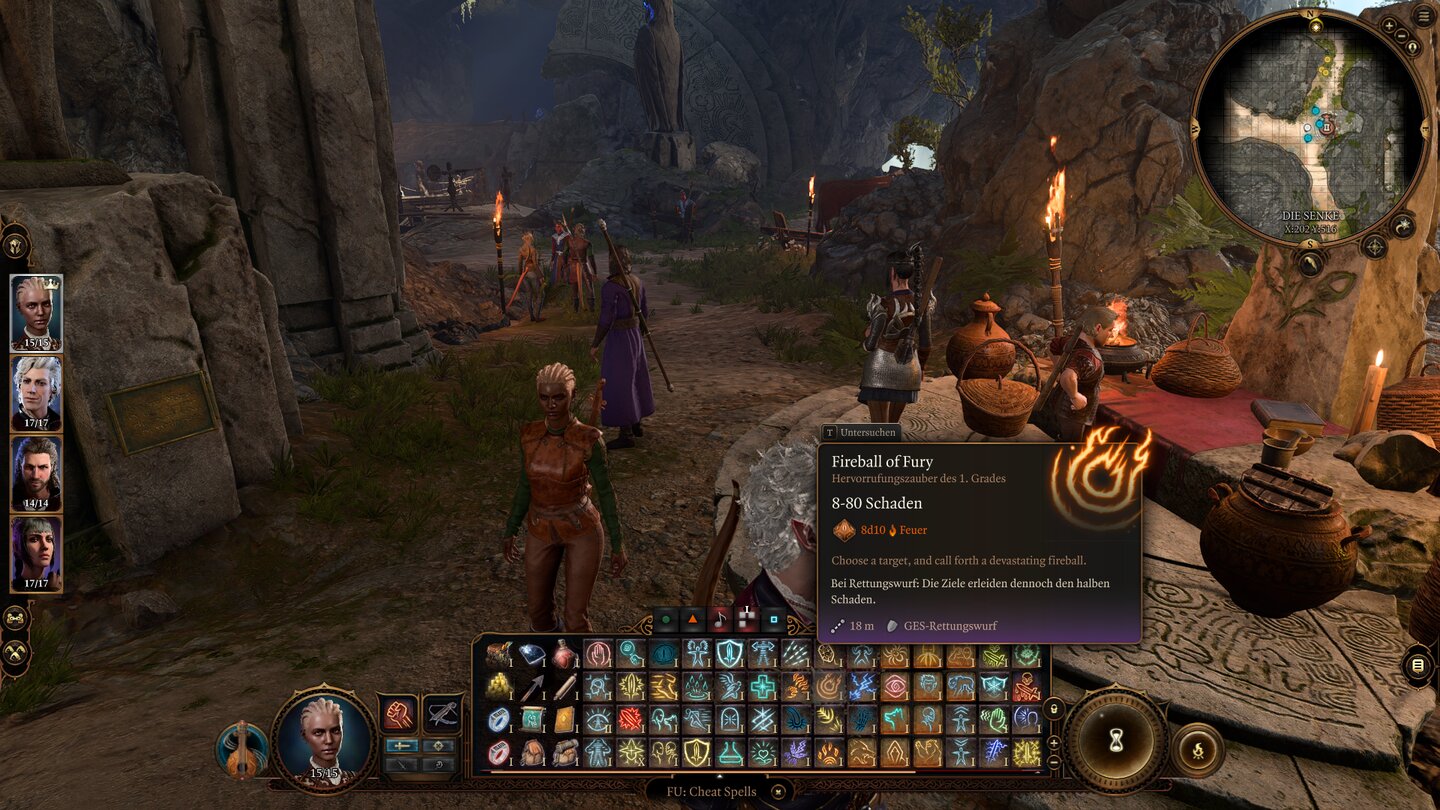Click the hourglass end turn button
This screenshot has width=1440, height=810.
(x=1115, y=739)
